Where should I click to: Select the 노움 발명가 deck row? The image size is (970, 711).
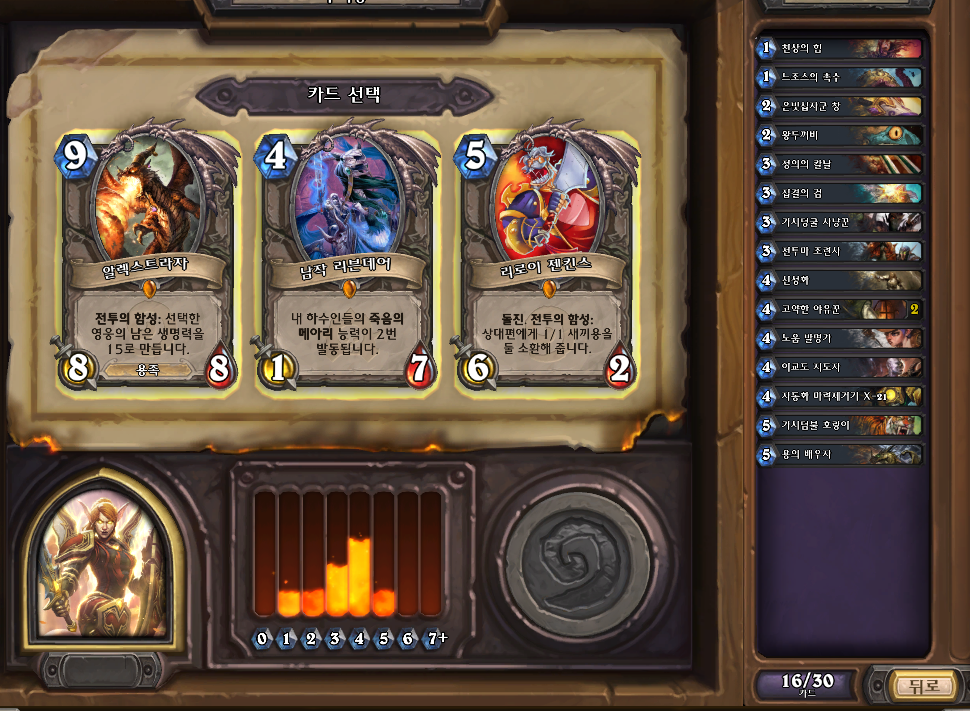[x=840, y=338]
